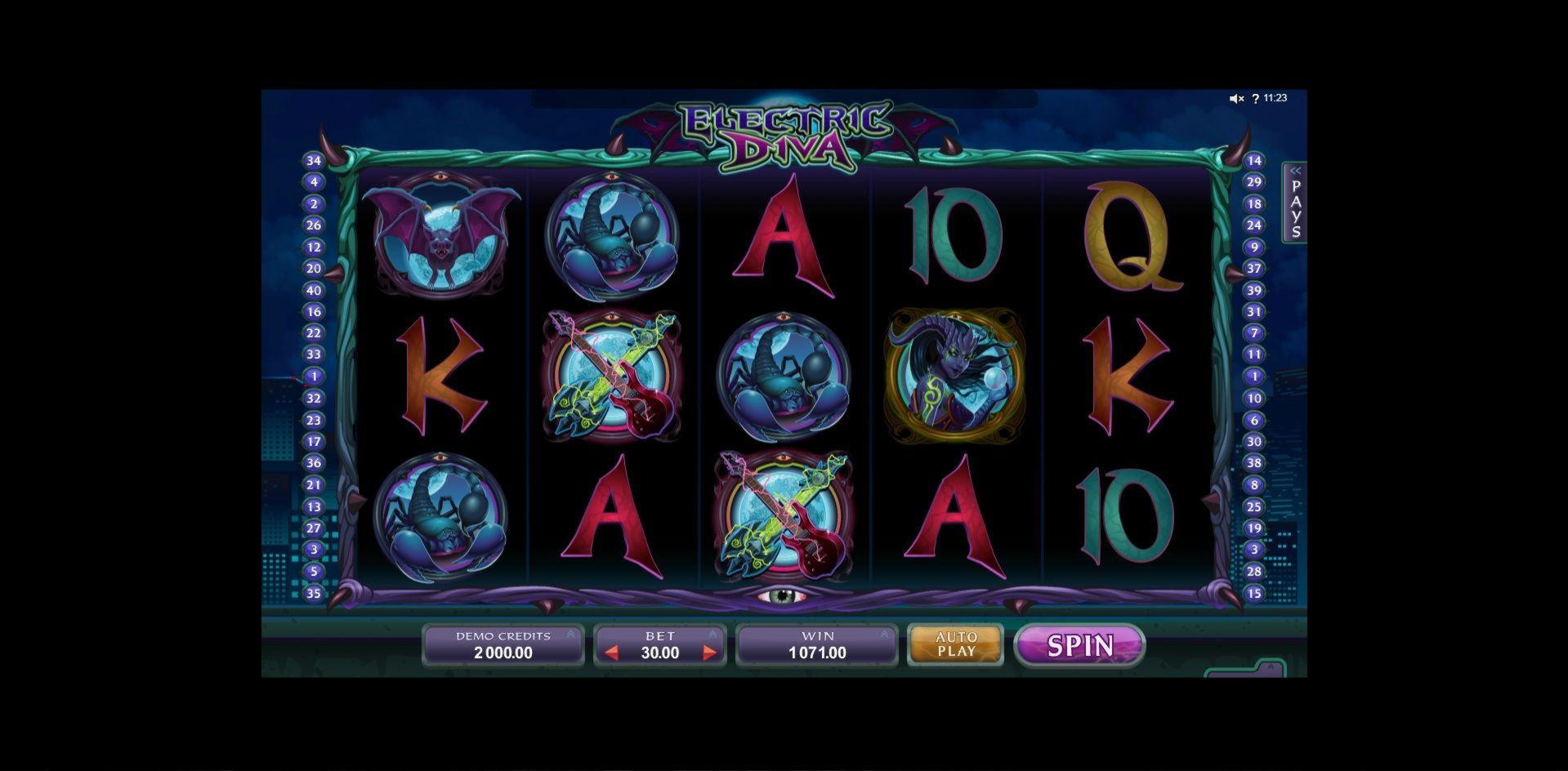
Task: Show payline 14 marker
Action: (x=1254, y=161)
